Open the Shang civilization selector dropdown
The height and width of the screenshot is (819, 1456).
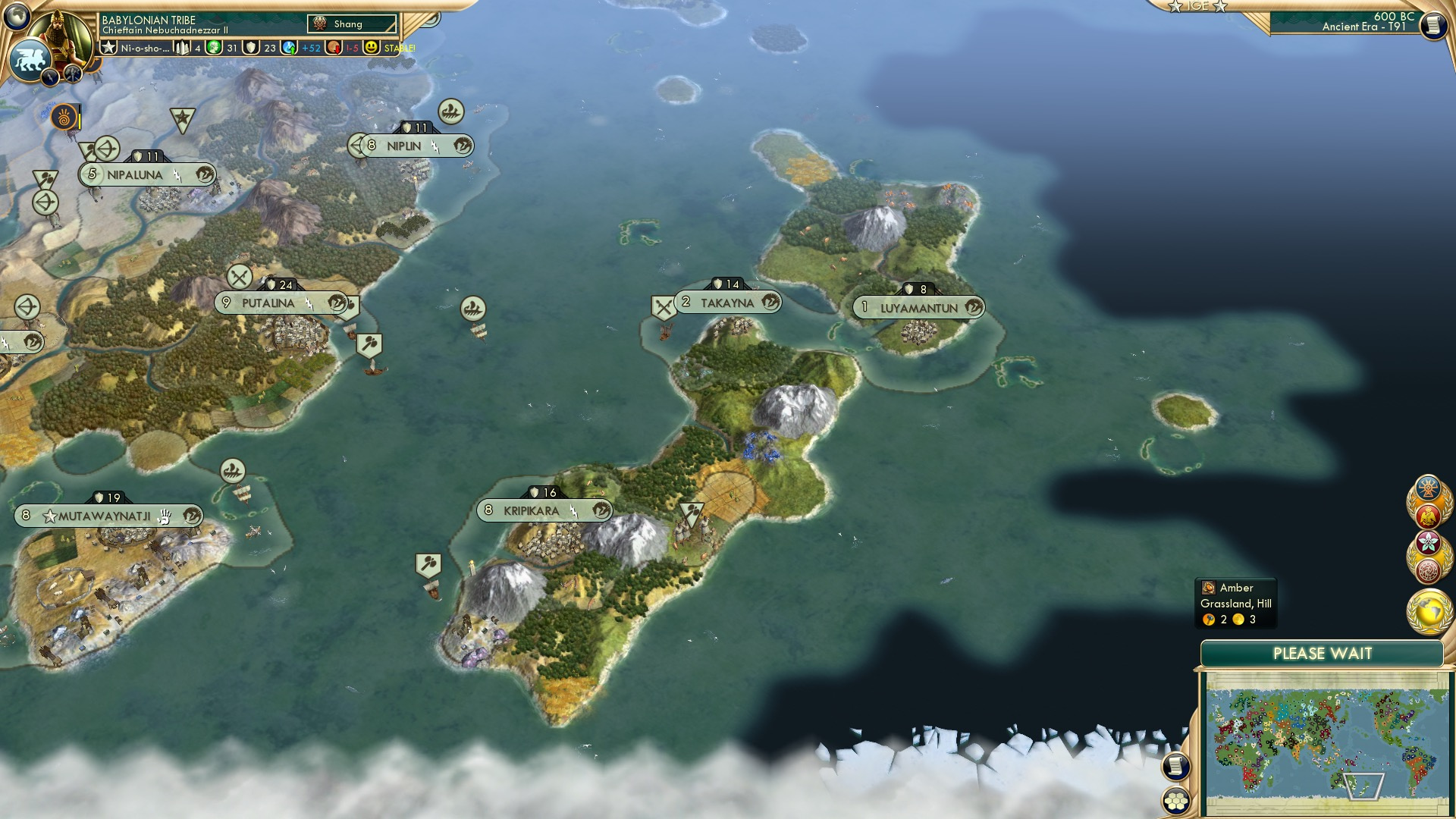tap(353, 24)
